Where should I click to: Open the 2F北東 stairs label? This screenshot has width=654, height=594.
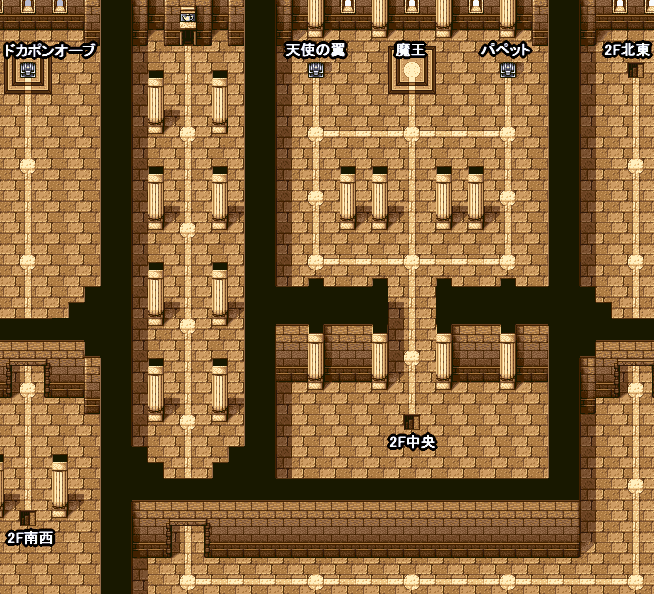point(627,50)
